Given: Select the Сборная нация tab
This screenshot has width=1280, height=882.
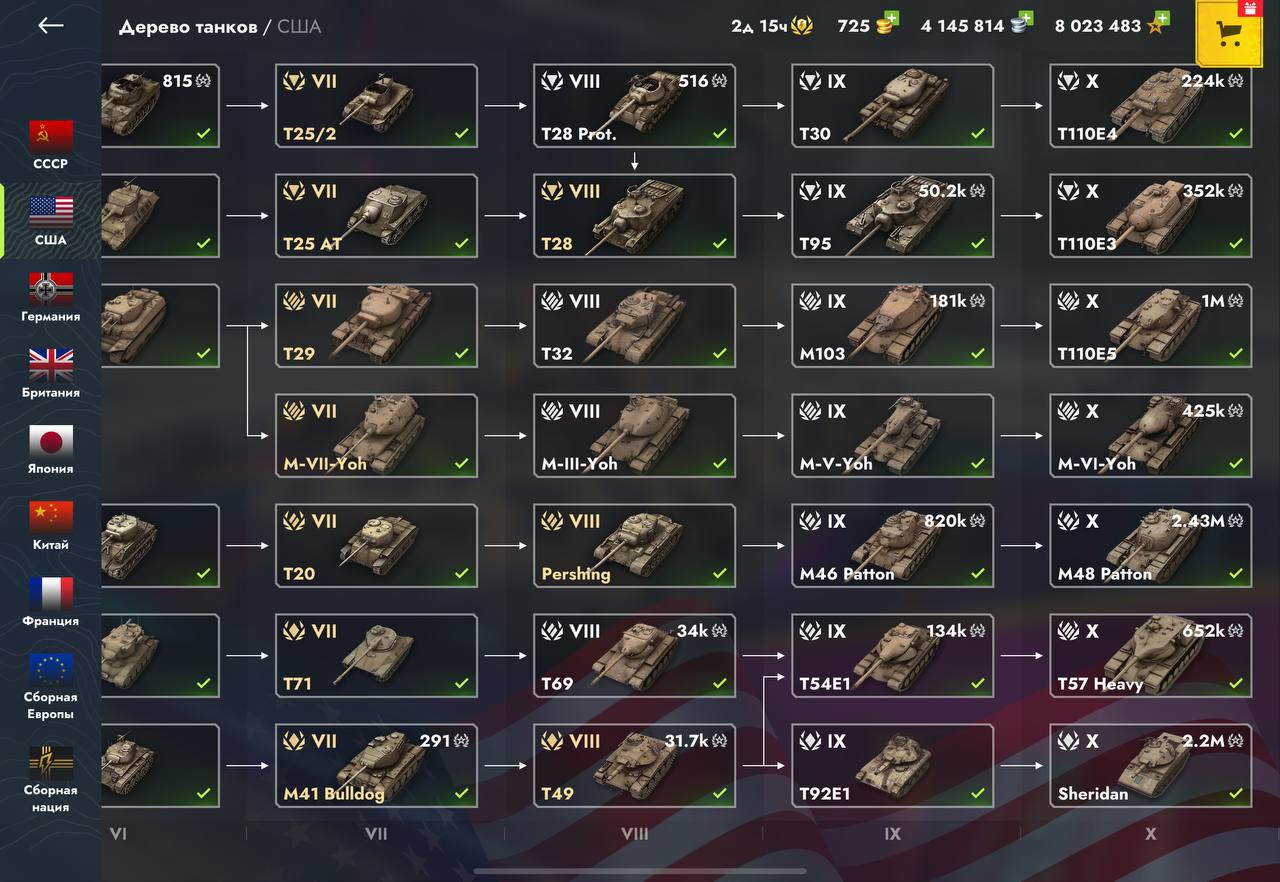Looking at the screenshot, I should [50, 778].
